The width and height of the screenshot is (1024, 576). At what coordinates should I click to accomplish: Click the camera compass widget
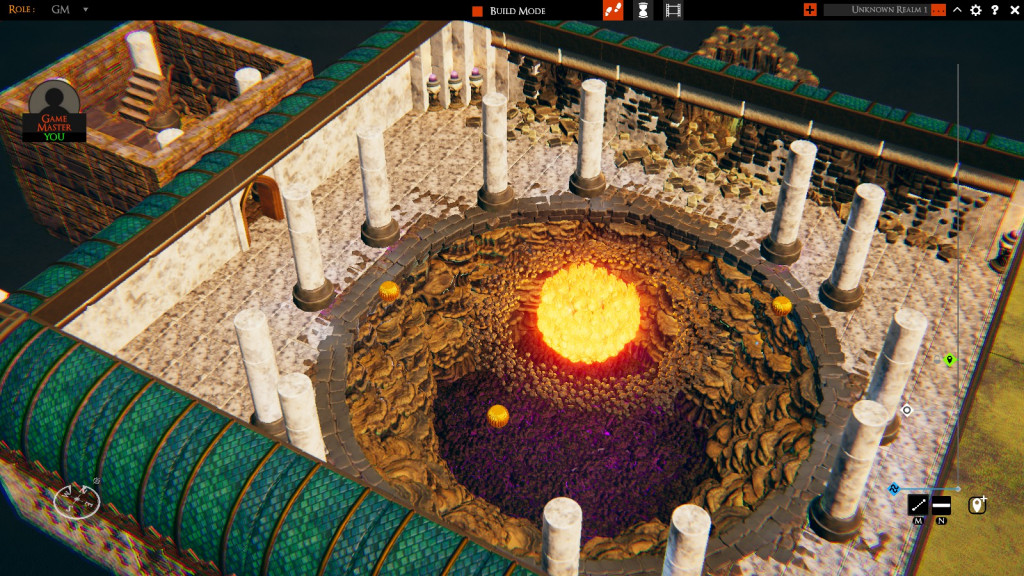tap(76, 500)
